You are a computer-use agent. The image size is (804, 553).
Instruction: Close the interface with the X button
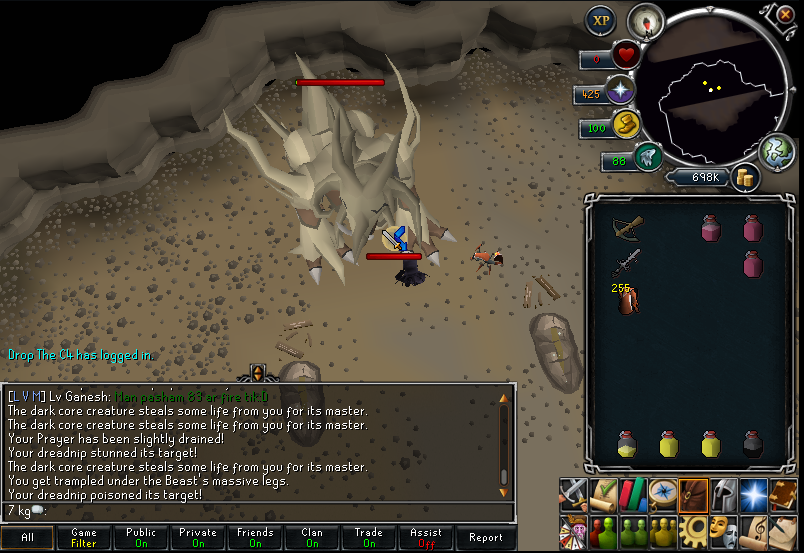click(x=779, y=15)
